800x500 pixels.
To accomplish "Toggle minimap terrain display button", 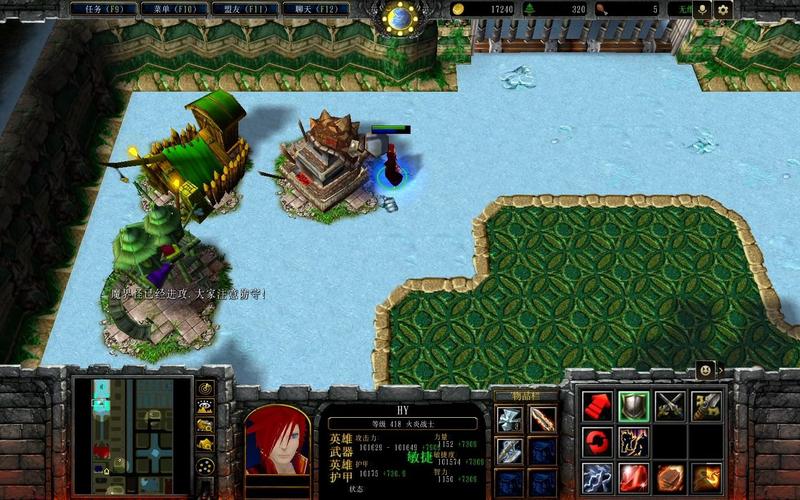I will click(205, 407).
